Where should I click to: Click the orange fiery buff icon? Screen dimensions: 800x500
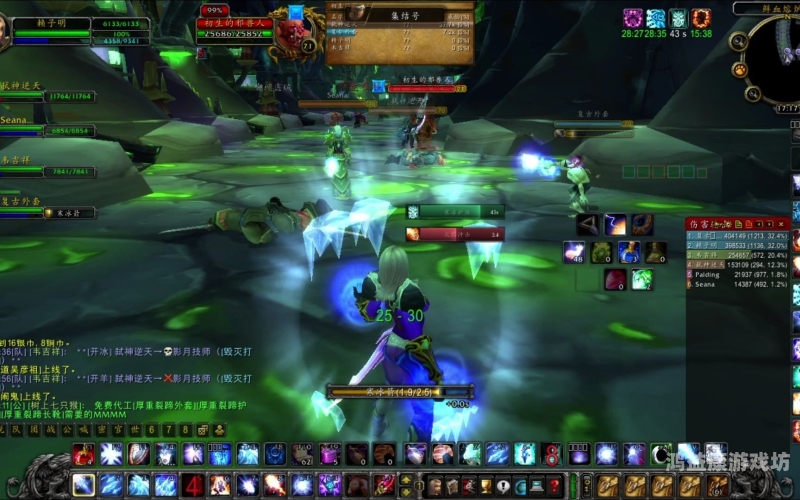701,18
